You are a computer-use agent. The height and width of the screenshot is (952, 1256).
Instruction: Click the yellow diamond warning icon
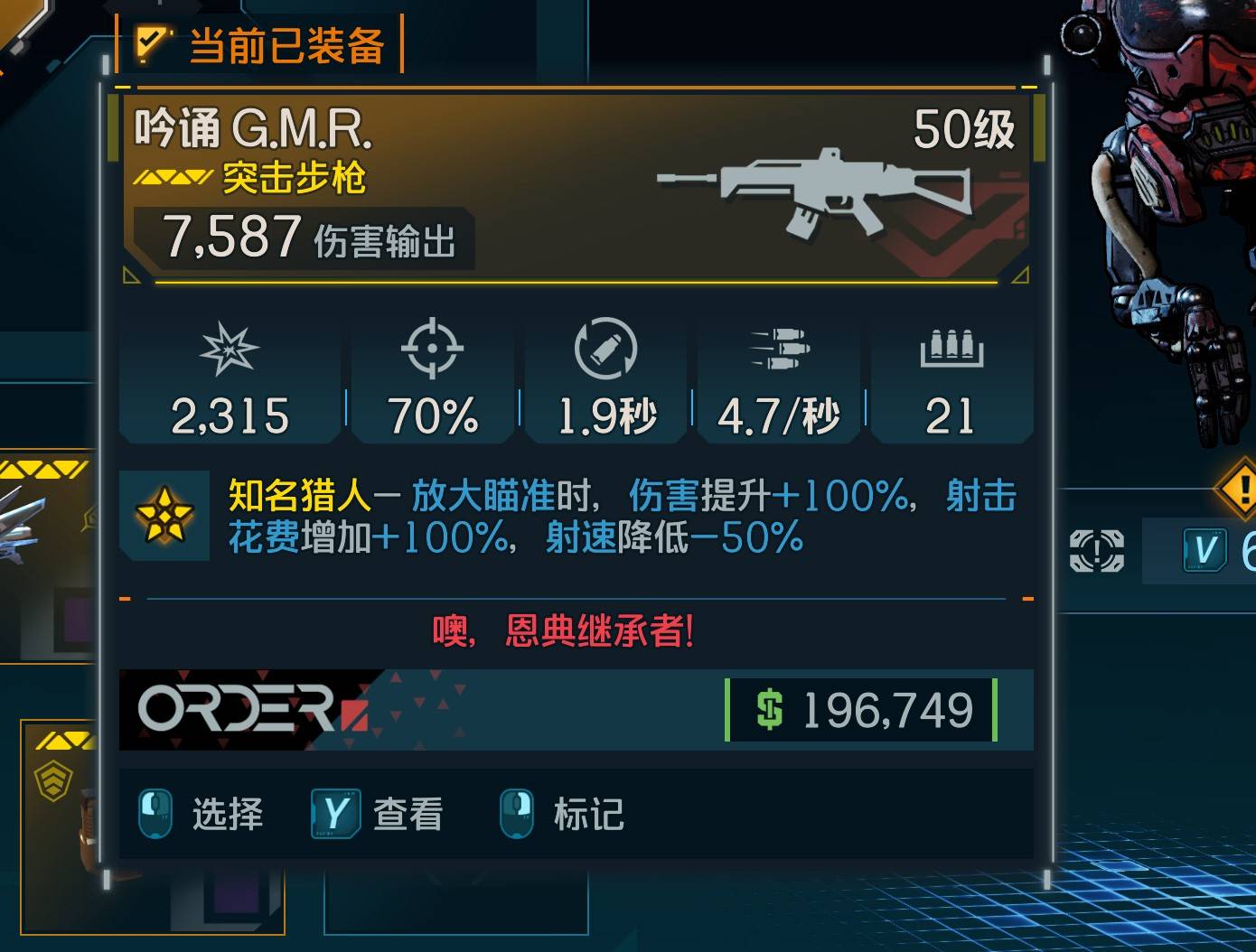tap(1240, 489)
